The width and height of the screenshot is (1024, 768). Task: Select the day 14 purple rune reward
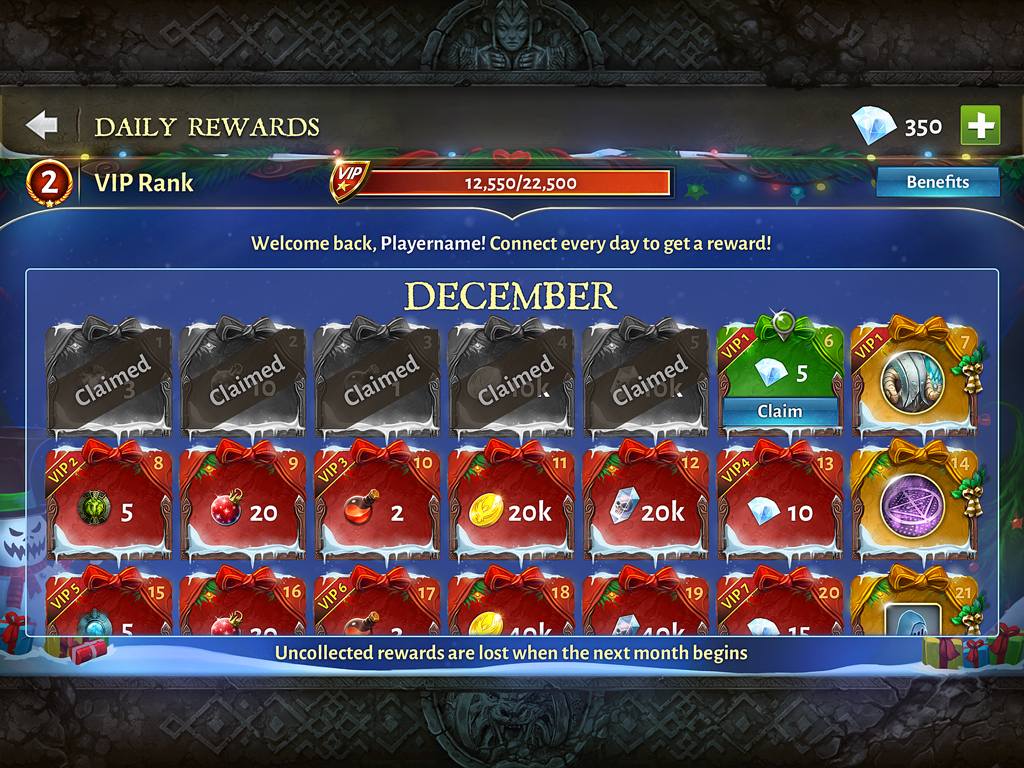913,505
